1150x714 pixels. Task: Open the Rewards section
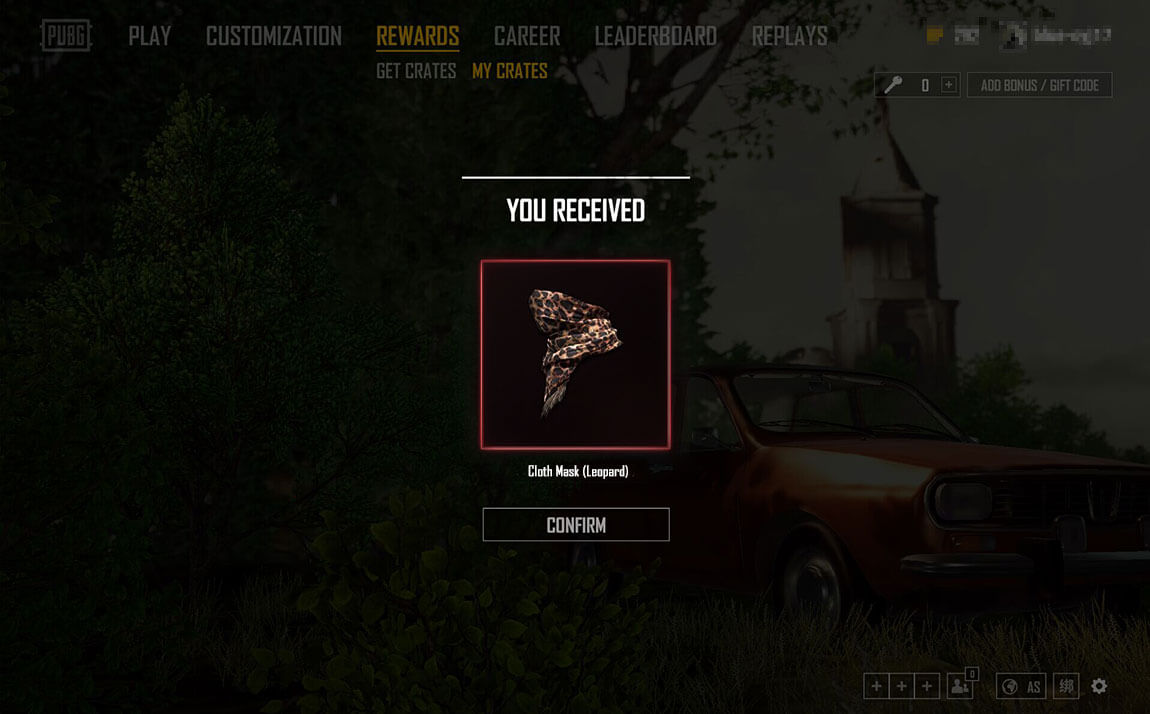[x=418, y=36]
